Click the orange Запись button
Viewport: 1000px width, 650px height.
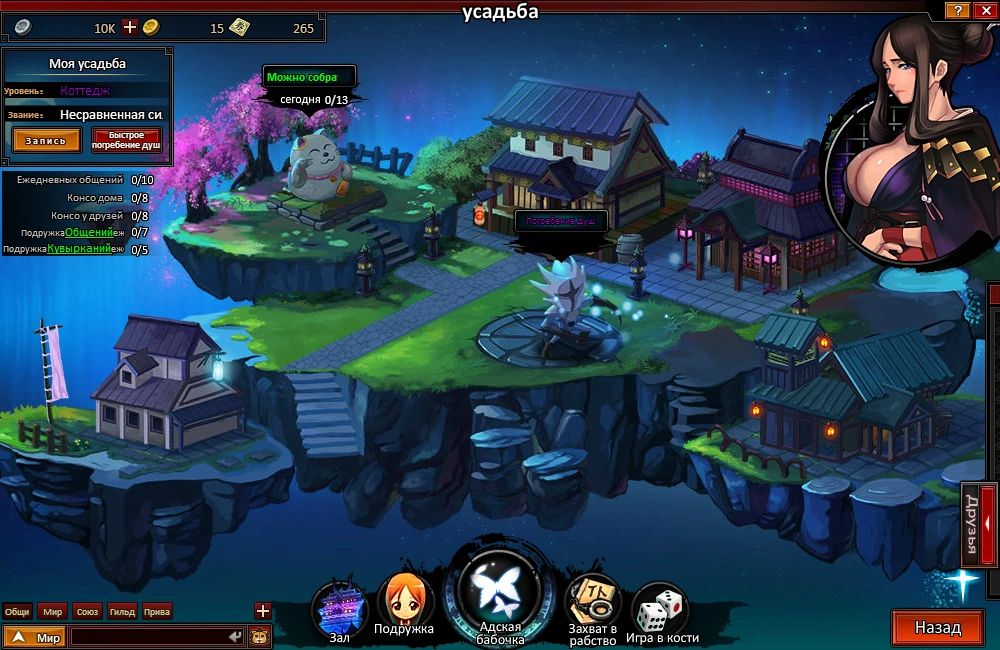click(x=46, y=140)
